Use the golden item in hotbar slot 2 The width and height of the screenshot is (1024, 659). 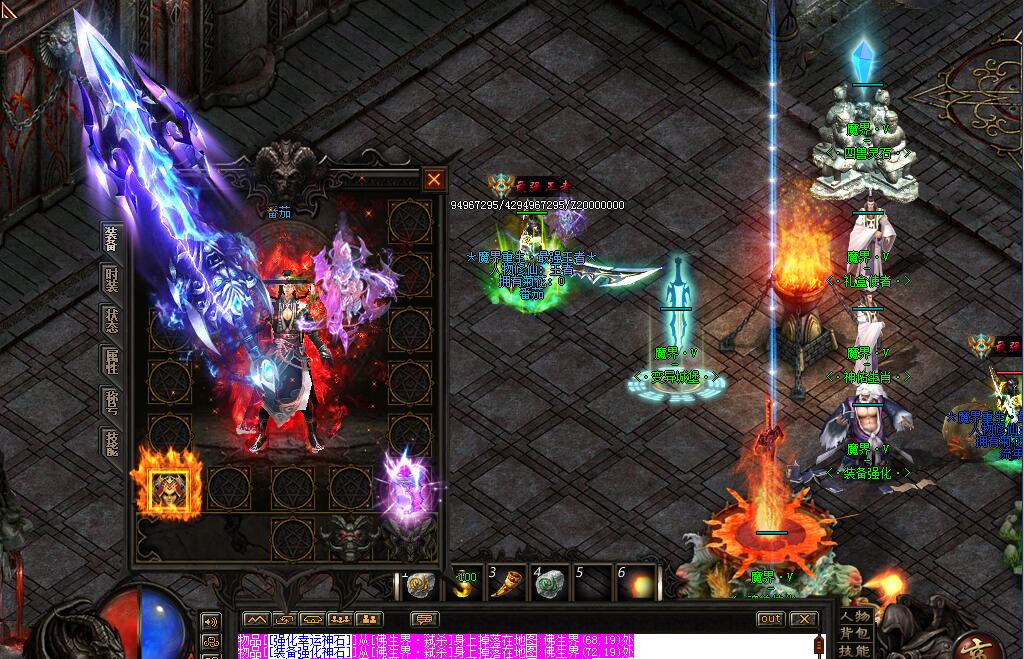[465, 584]
